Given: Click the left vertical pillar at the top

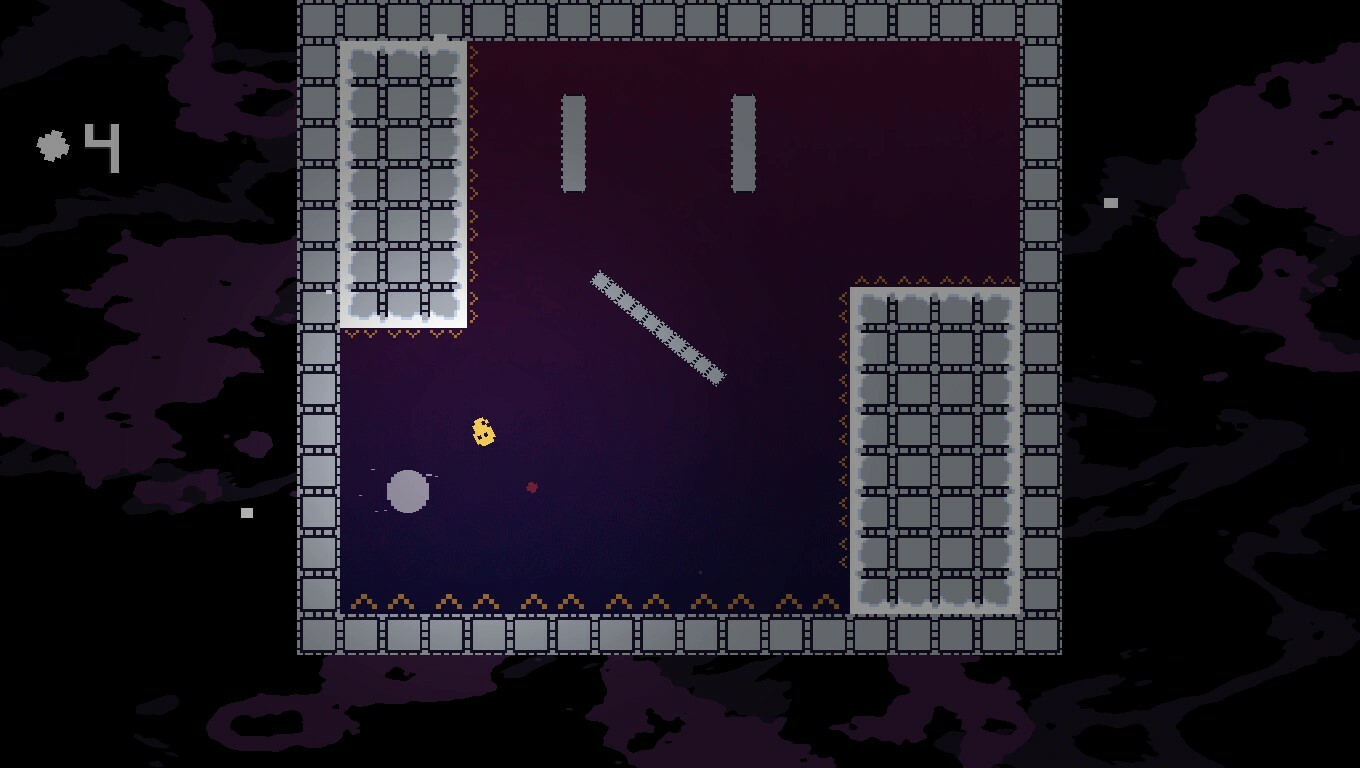Looking at the screenshot, I should tap(574, 142).
